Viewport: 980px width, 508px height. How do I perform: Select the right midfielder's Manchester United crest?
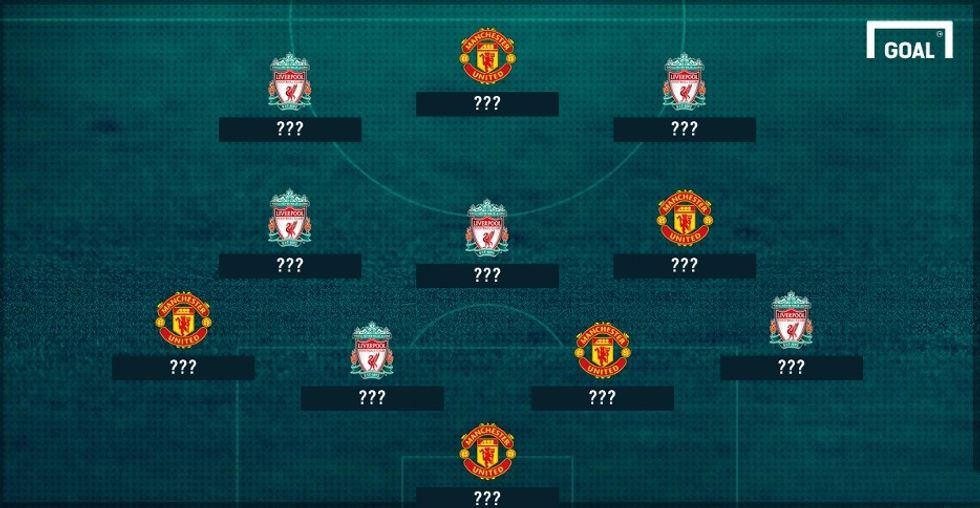tap(684, 217)
